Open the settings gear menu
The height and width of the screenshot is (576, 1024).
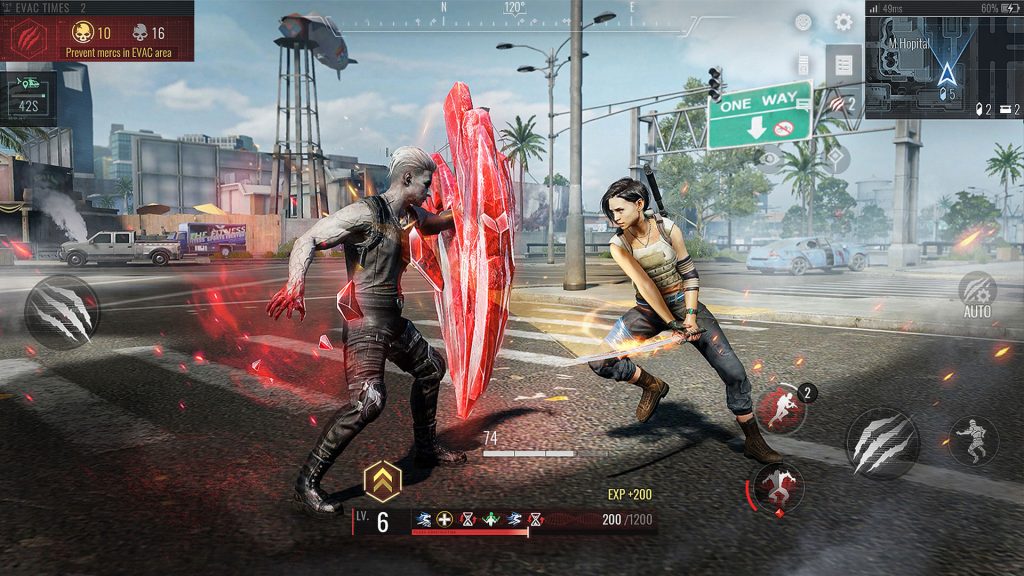point(843,22)
